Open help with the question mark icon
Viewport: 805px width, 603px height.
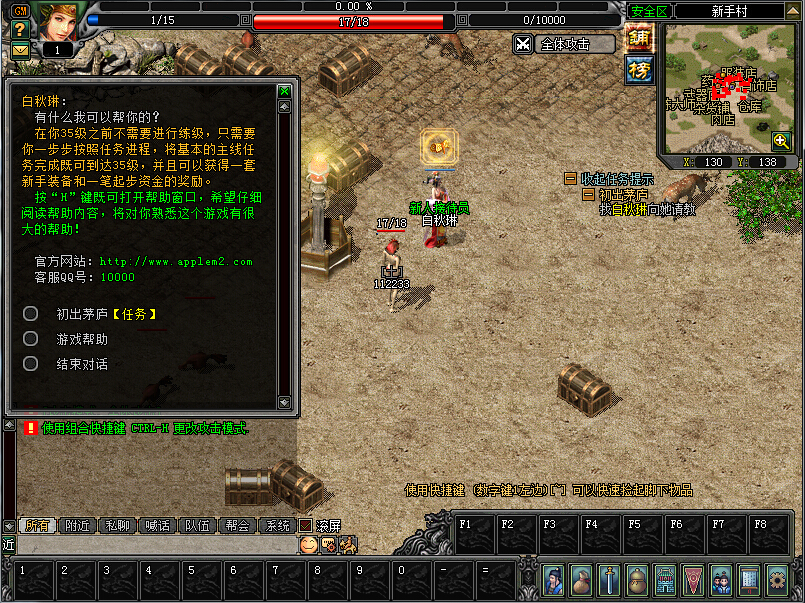(x=19, y=29)
